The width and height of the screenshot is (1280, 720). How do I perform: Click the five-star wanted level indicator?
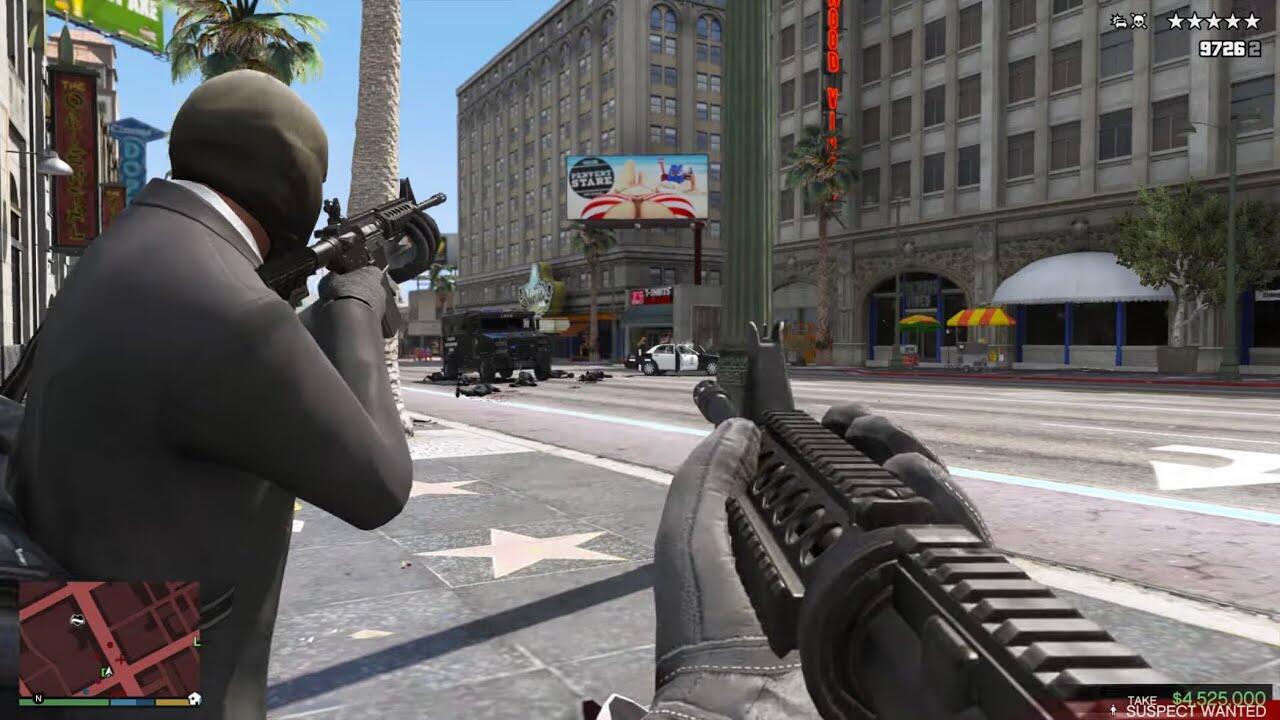(1214, 21)
